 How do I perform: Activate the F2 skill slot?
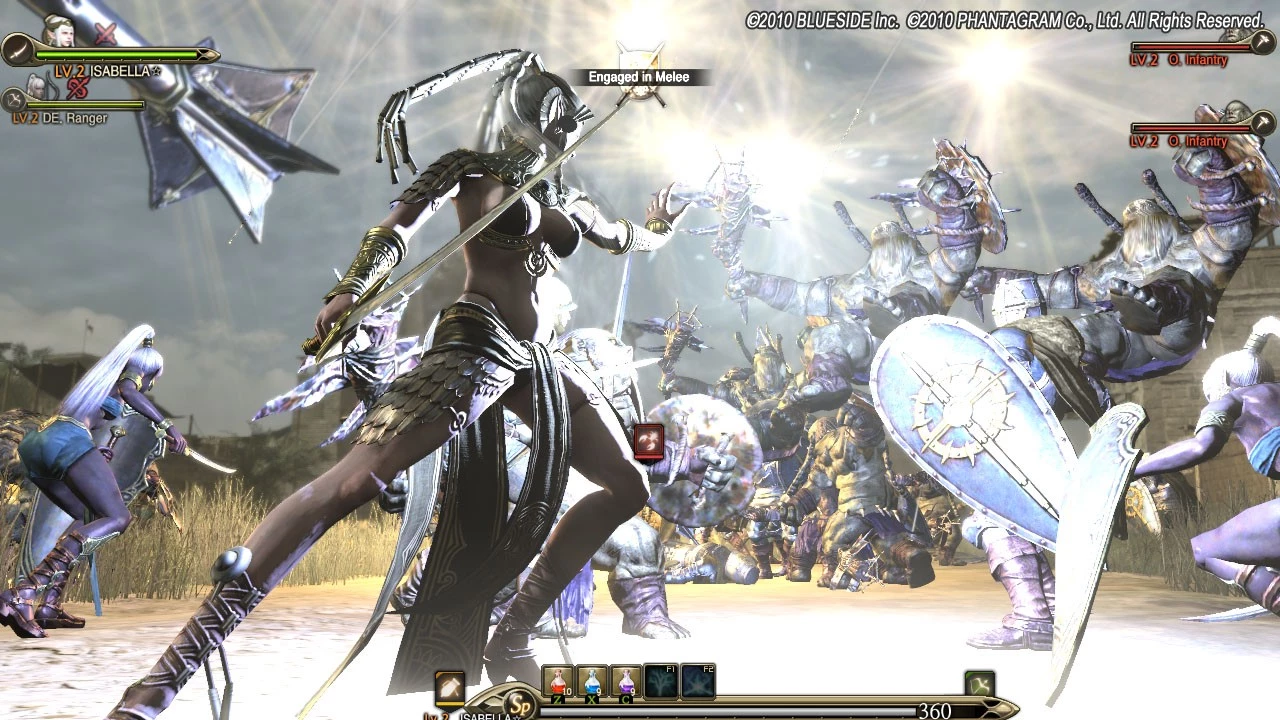point(698,681)
